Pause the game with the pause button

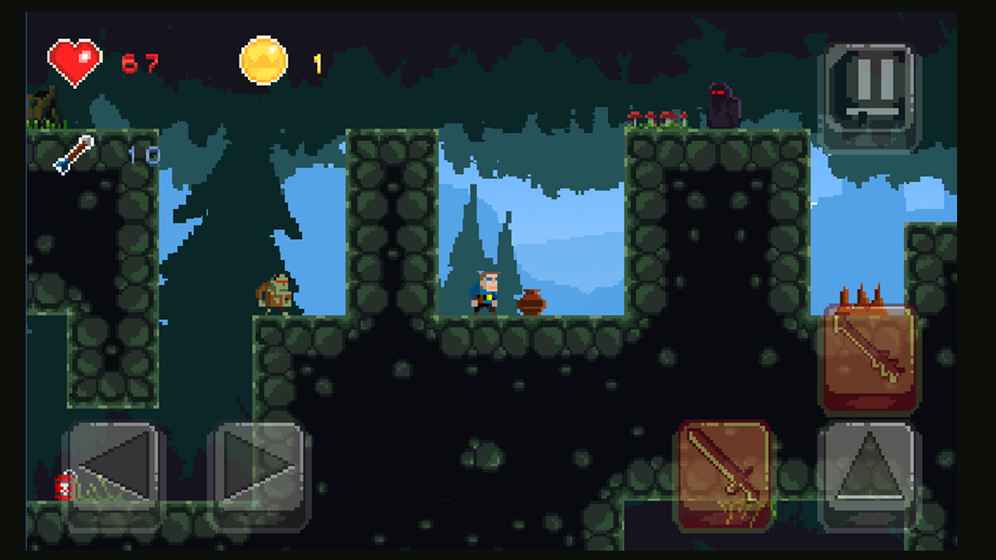(x=868, y=96)
